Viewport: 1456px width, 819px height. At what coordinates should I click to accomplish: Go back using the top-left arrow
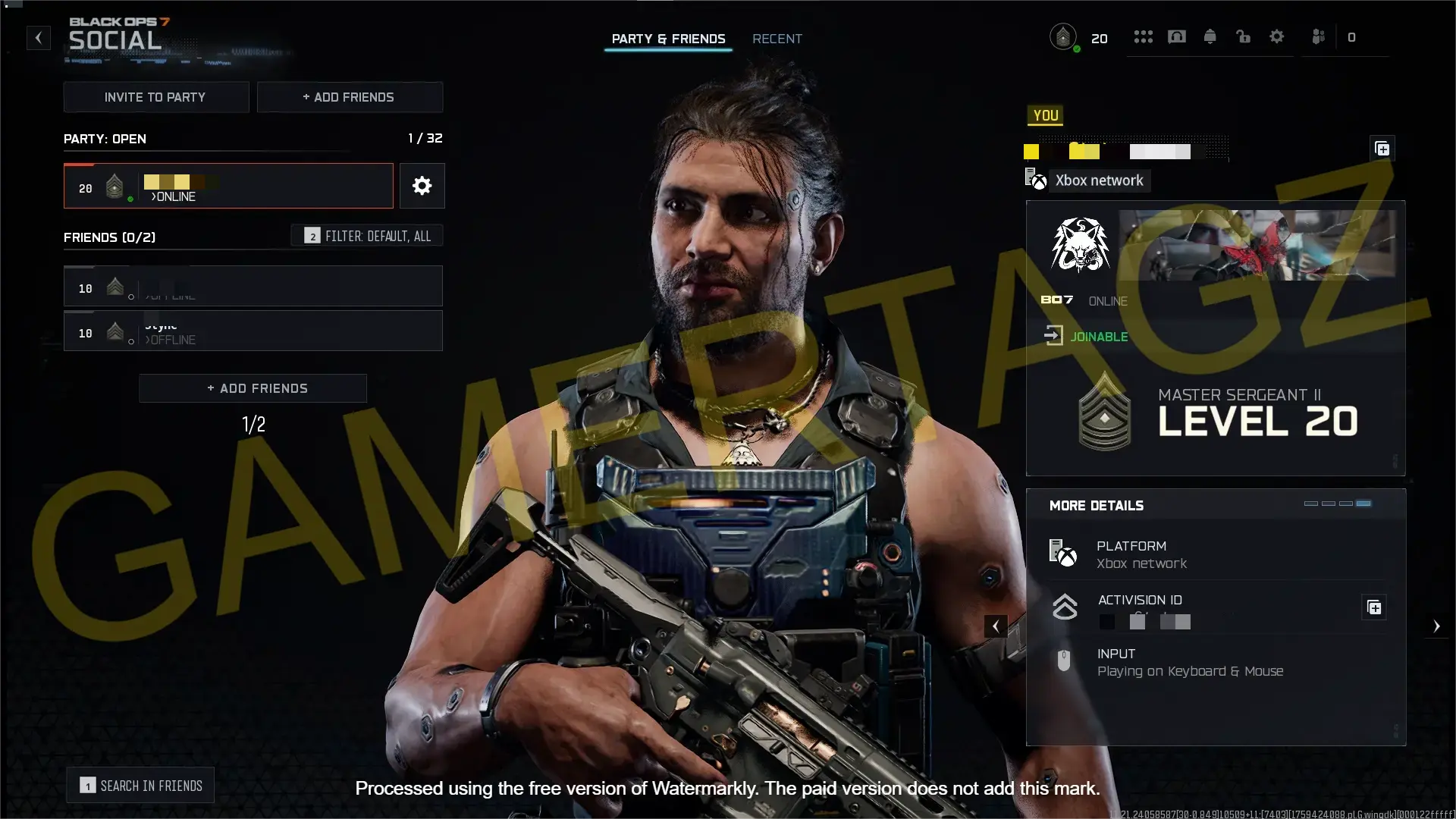(x=39, y=38)
